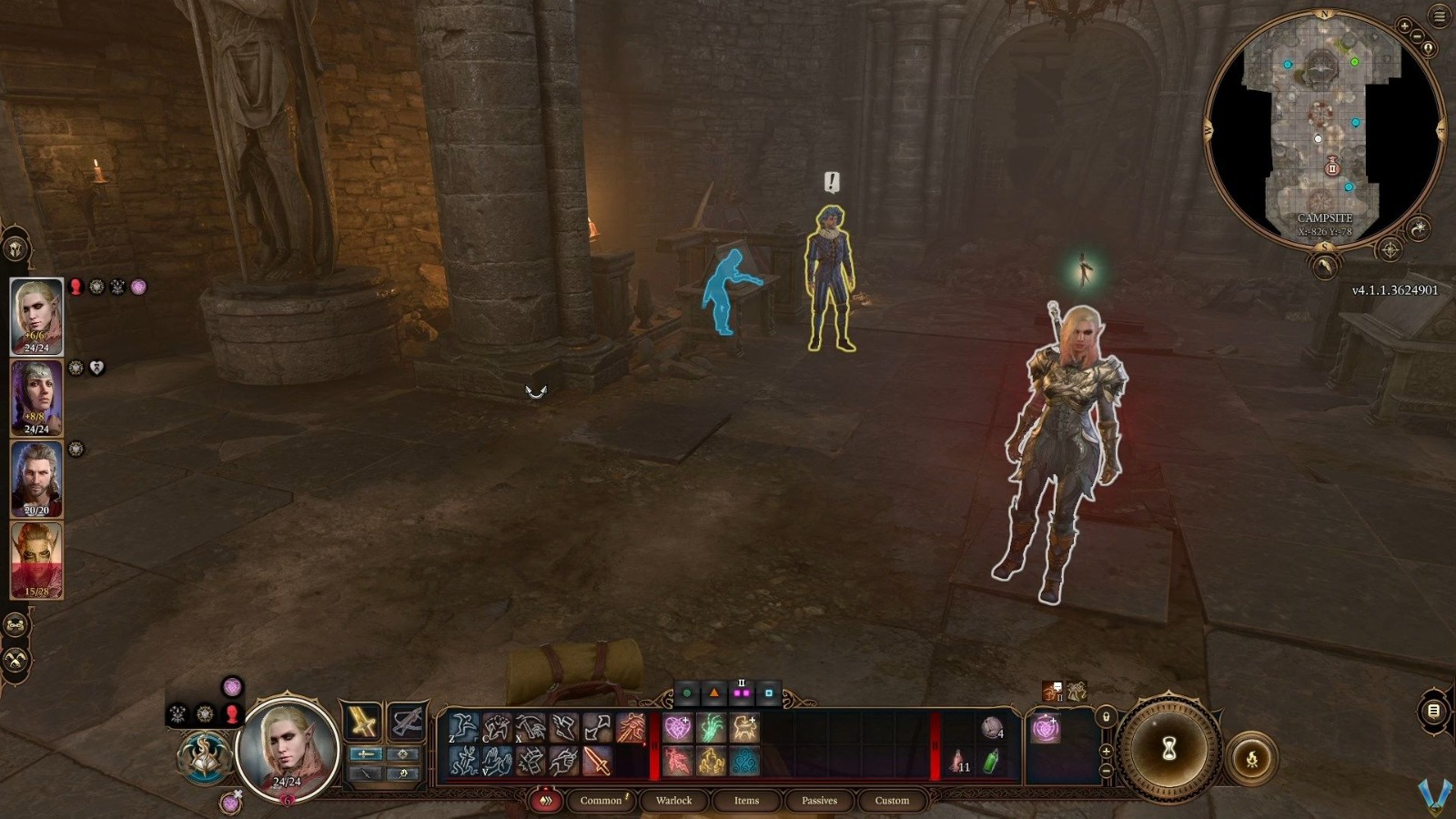The width and height of the screenshot is (1456, 819).
Task: Collapse the minimap with the chevron beneath it
Action: tap(1324, 267)
